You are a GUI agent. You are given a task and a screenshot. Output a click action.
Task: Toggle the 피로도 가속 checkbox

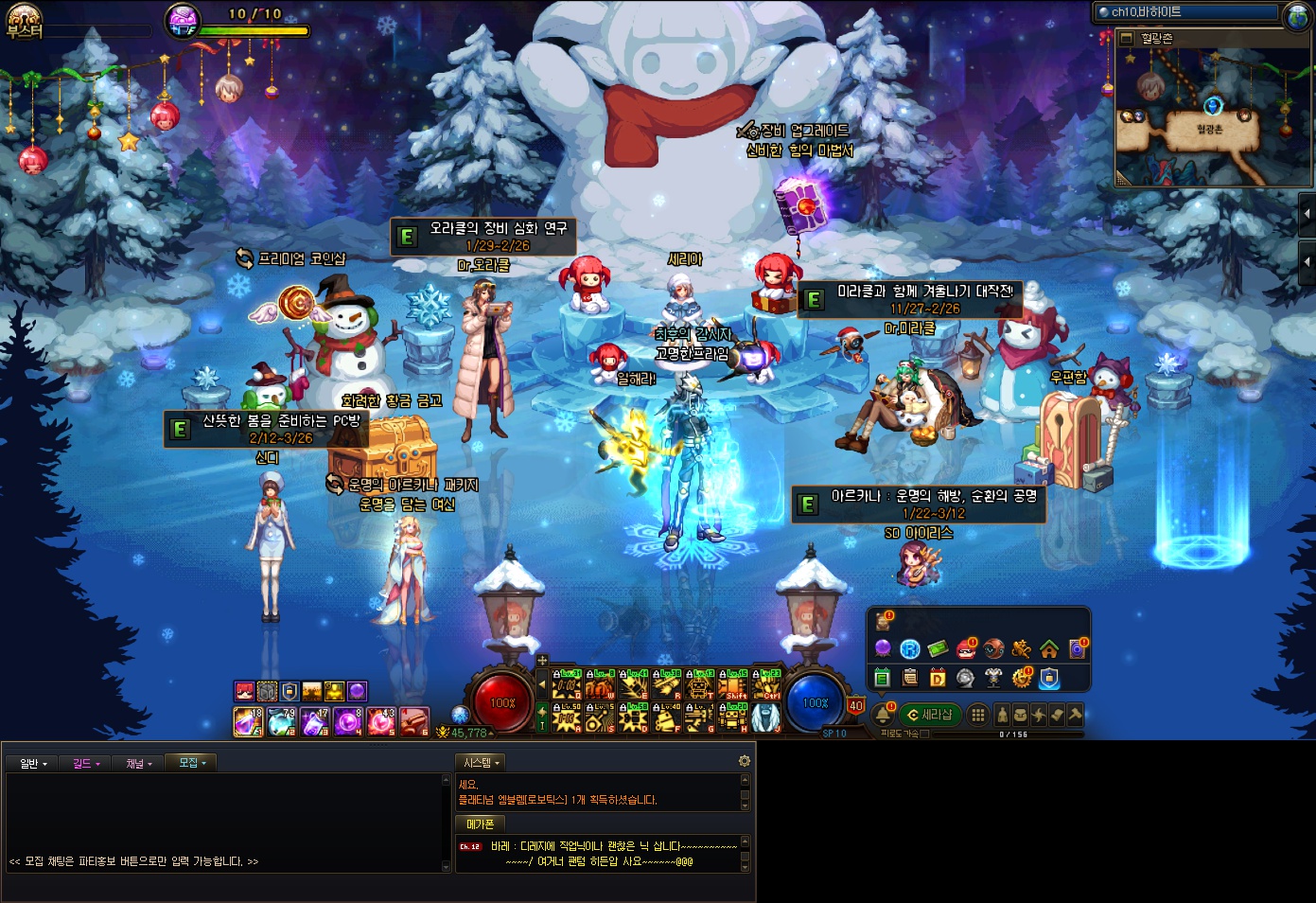(924, 734)
